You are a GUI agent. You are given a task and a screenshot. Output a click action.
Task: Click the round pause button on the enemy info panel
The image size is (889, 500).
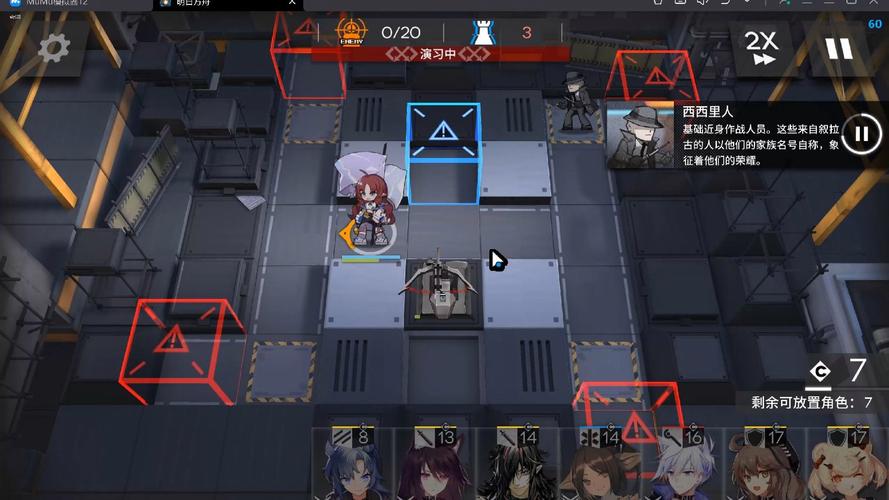point(859,133)
